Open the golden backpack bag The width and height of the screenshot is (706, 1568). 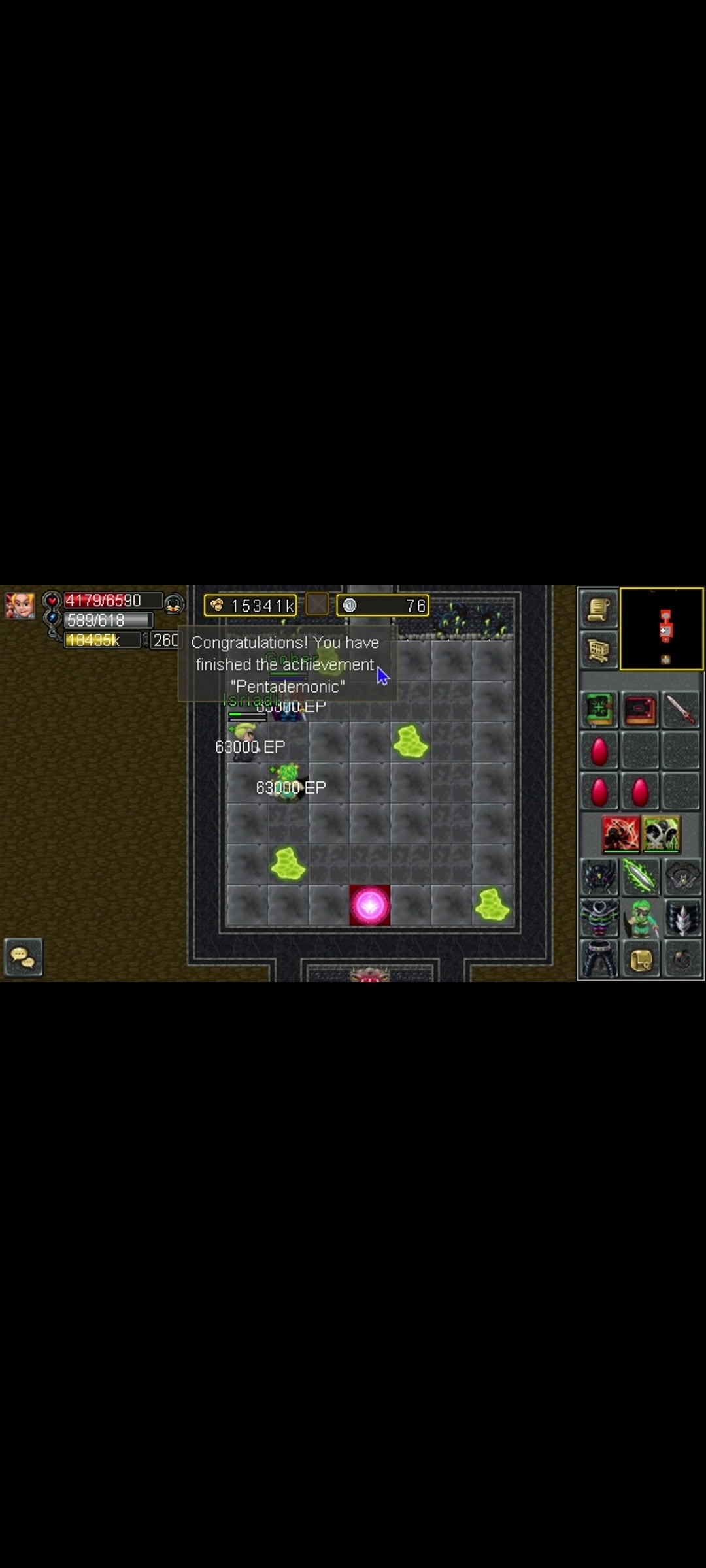coord(640,959)
